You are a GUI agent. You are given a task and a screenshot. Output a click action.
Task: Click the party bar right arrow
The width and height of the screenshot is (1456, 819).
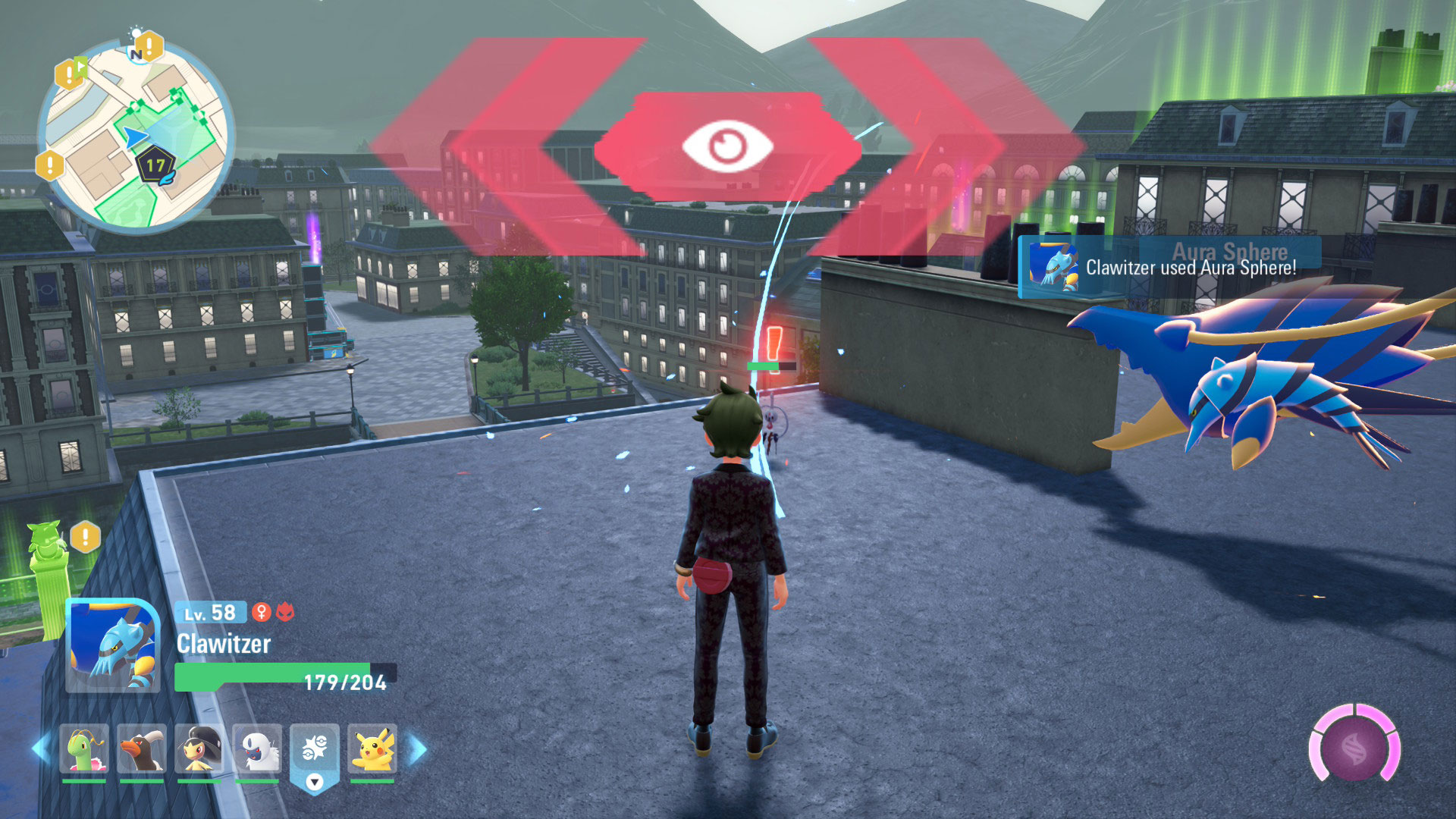tap(418, 749)
